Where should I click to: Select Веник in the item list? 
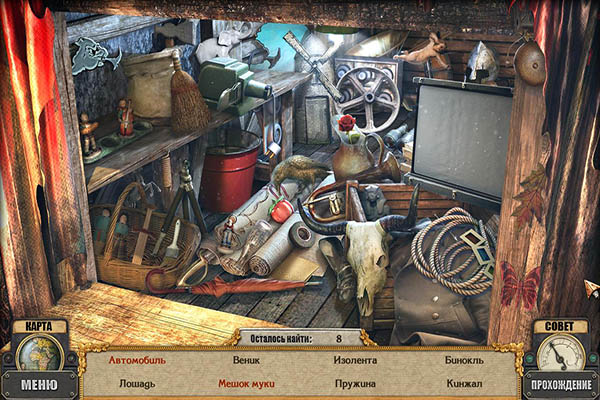click(246, 360)
